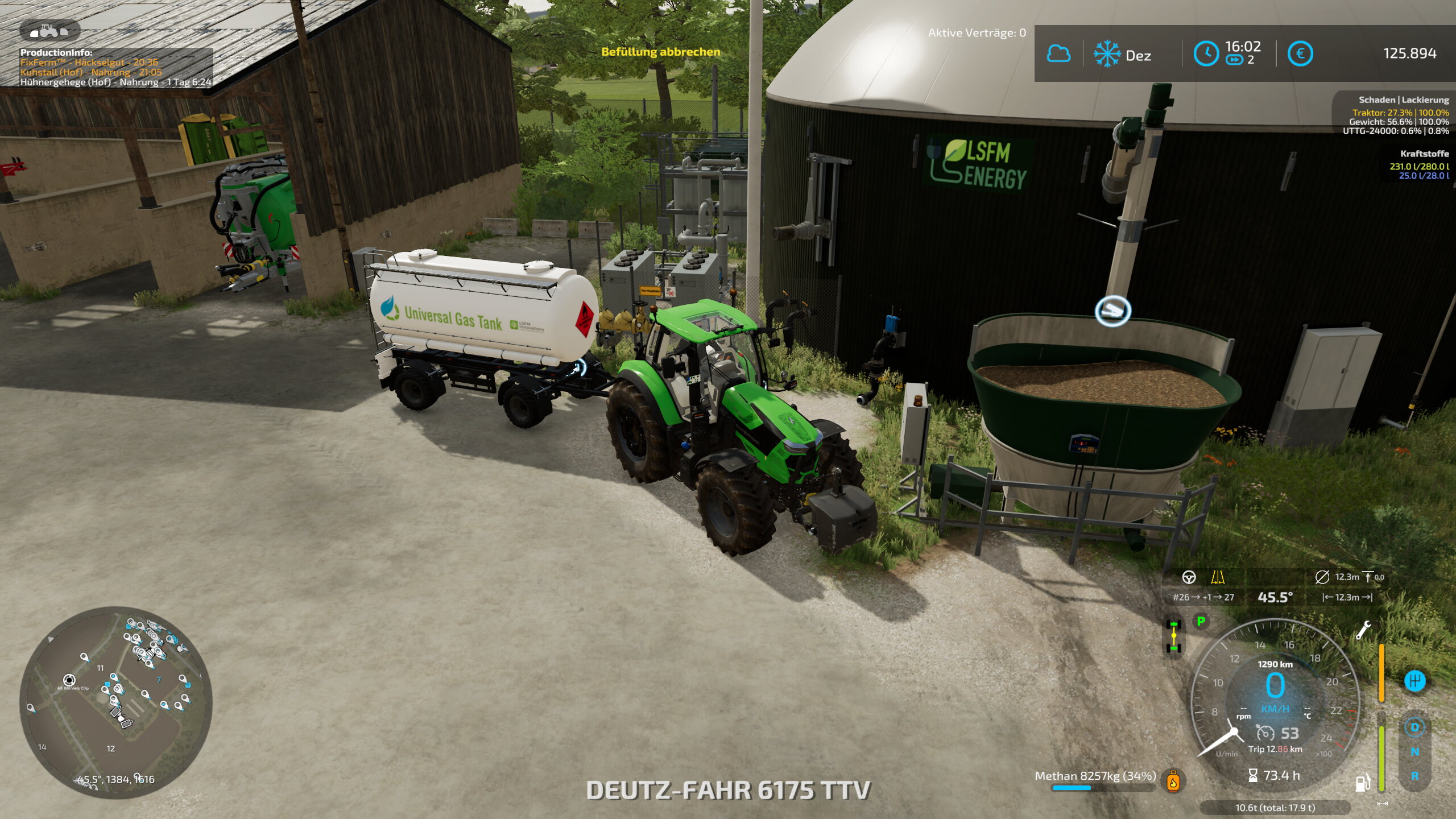
Task: Choose Befüllung abbrechen to cancel filling
Action: coord(661,52)
